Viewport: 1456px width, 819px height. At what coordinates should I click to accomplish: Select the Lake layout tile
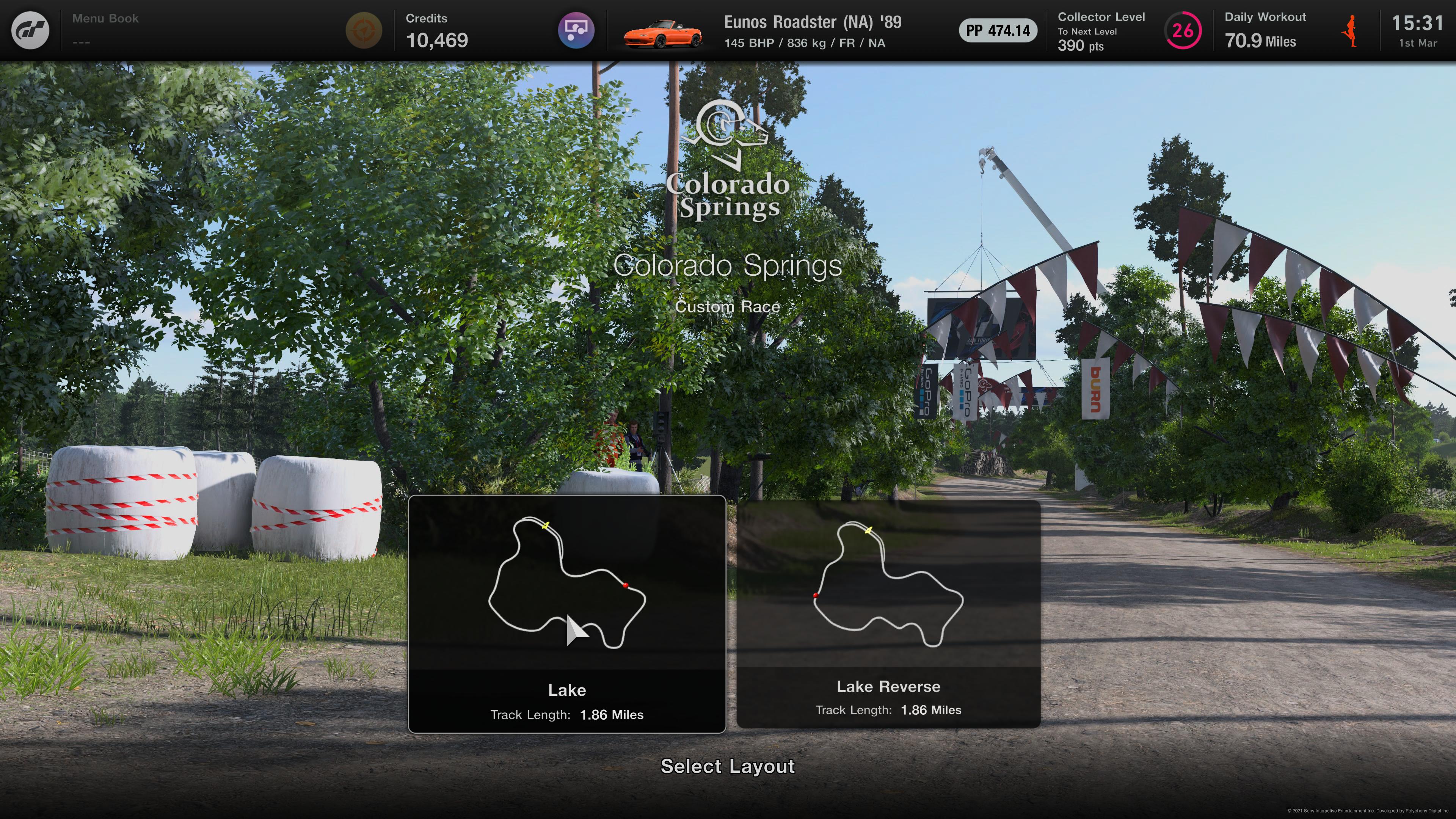tap(566, 614)
